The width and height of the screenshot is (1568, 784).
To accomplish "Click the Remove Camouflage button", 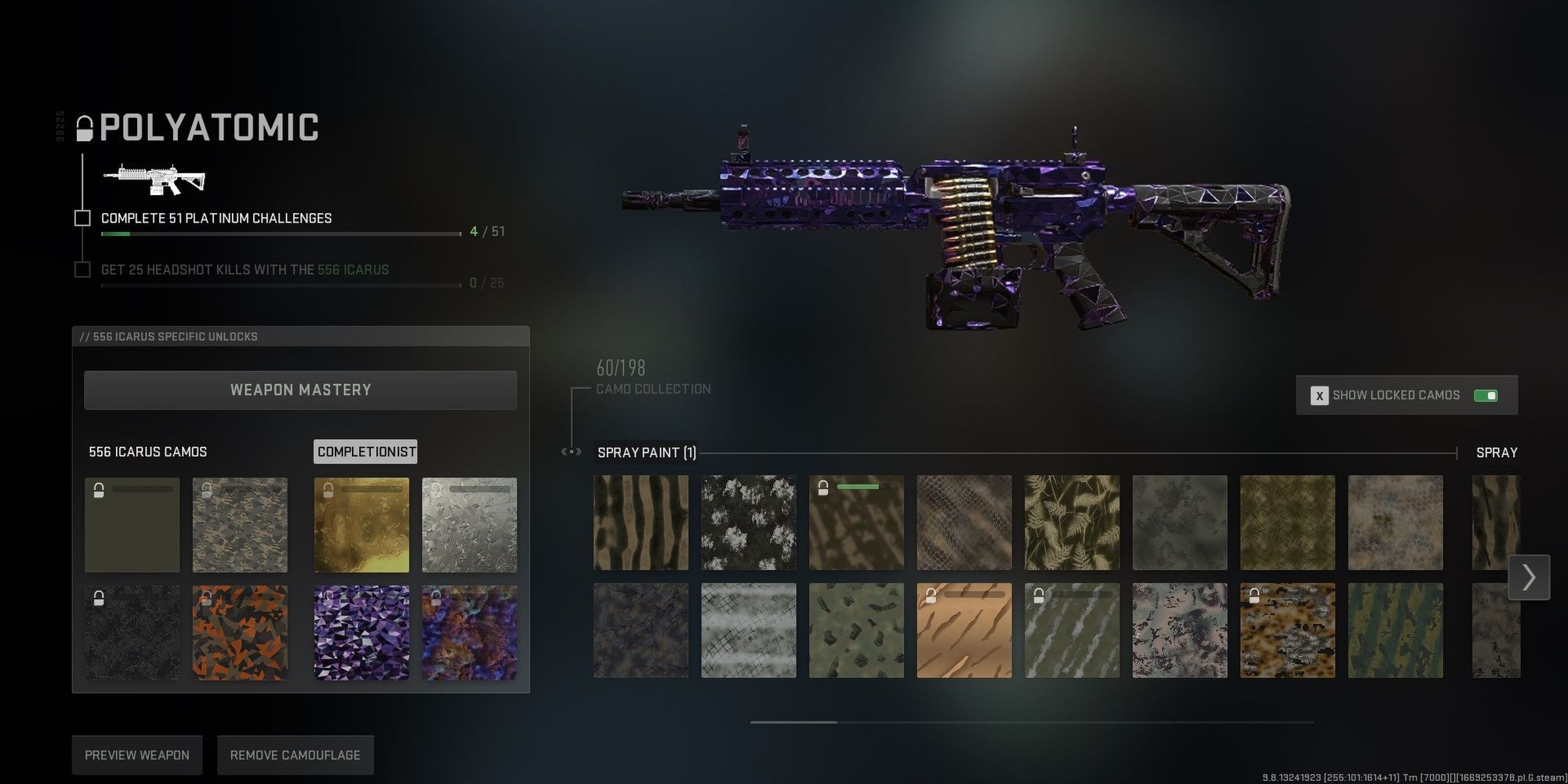I will pos(295,754).
